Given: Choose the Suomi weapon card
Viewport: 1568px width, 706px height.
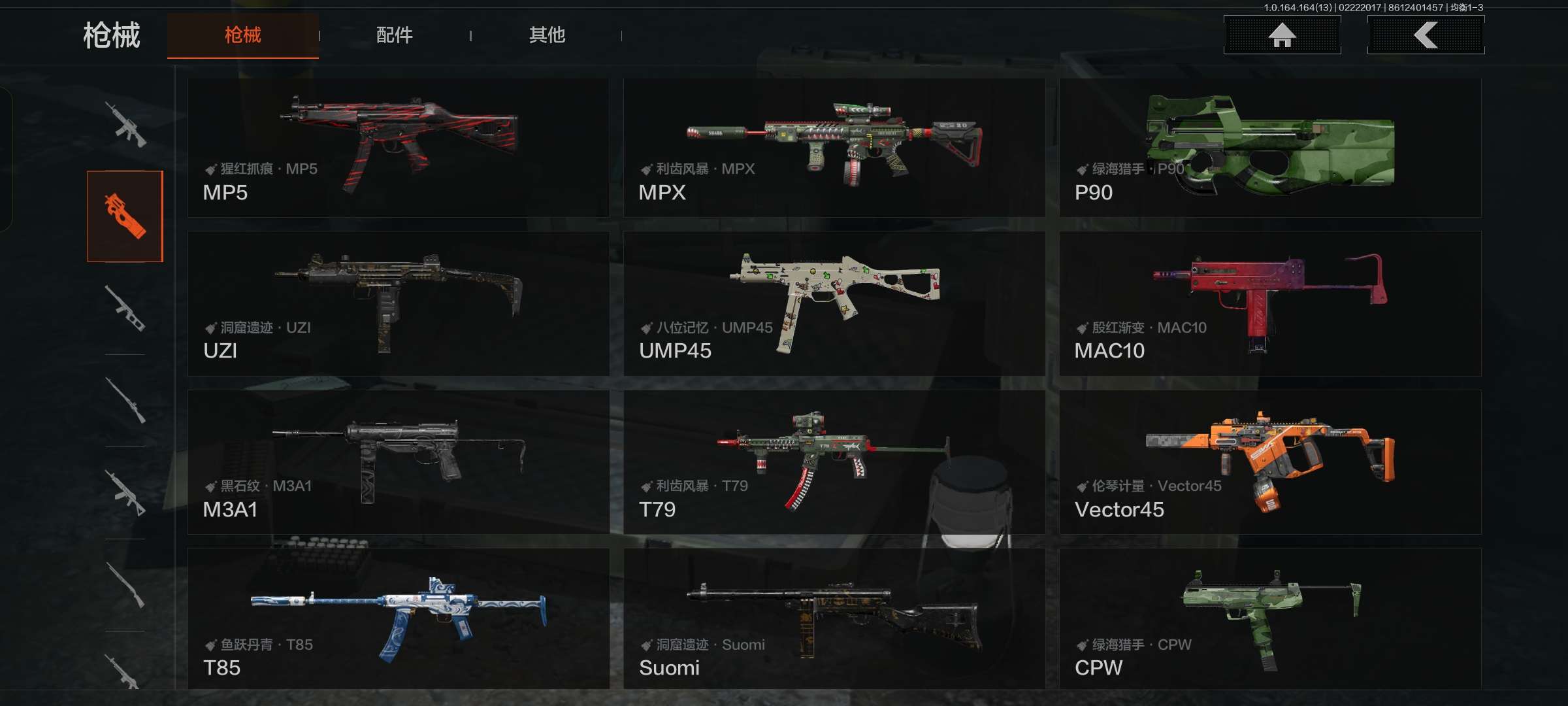Looking at the screenshot, I should coord(834,618).
